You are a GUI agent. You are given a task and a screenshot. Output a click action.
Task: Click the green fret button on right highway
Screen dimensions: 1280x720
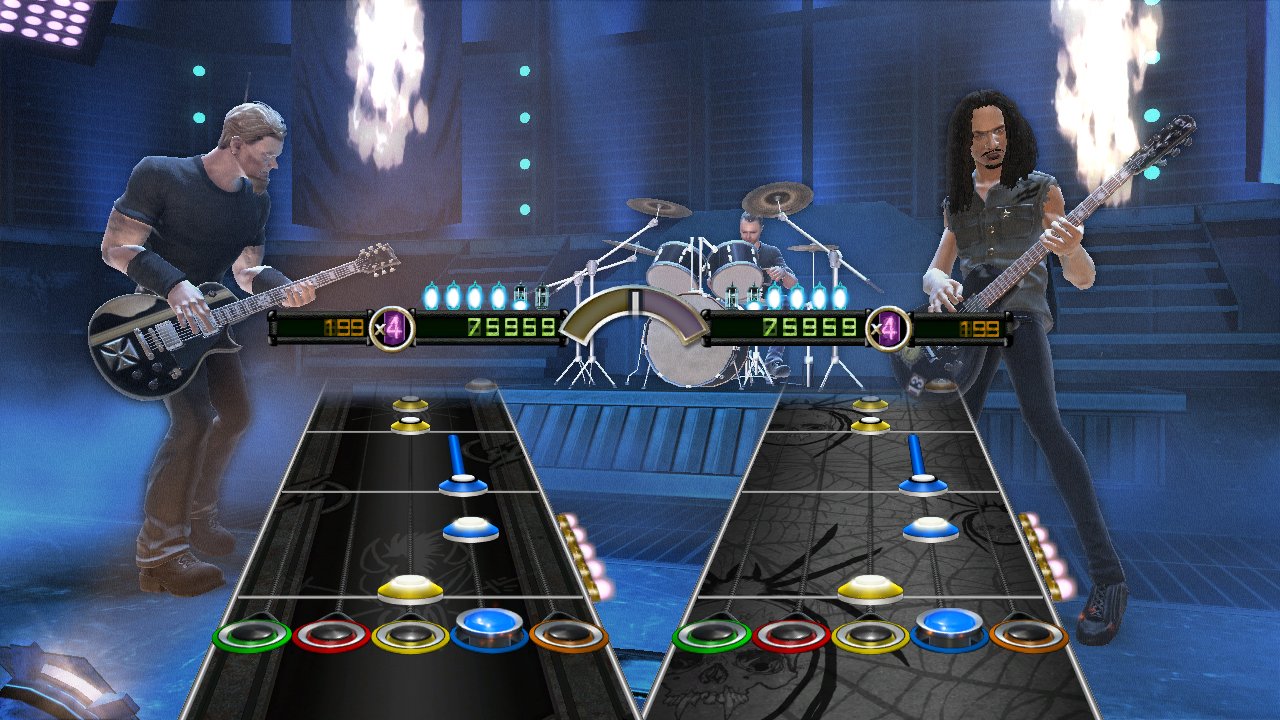click(x=714, y=634)
